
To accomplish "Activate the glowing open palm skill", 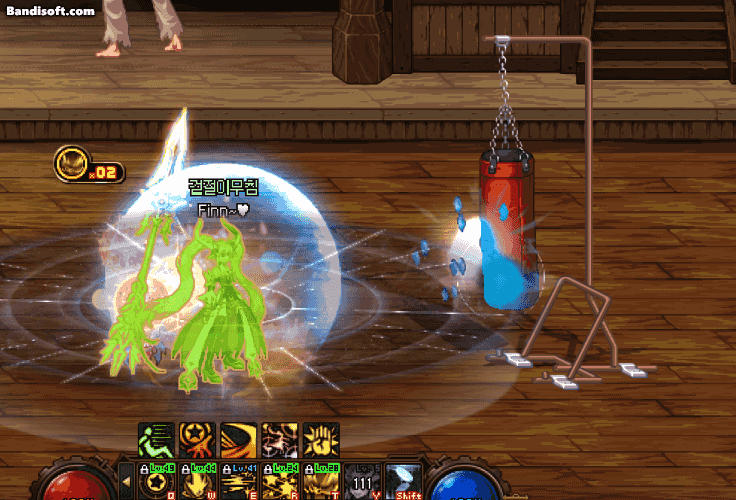I will [x=320, y=439].
